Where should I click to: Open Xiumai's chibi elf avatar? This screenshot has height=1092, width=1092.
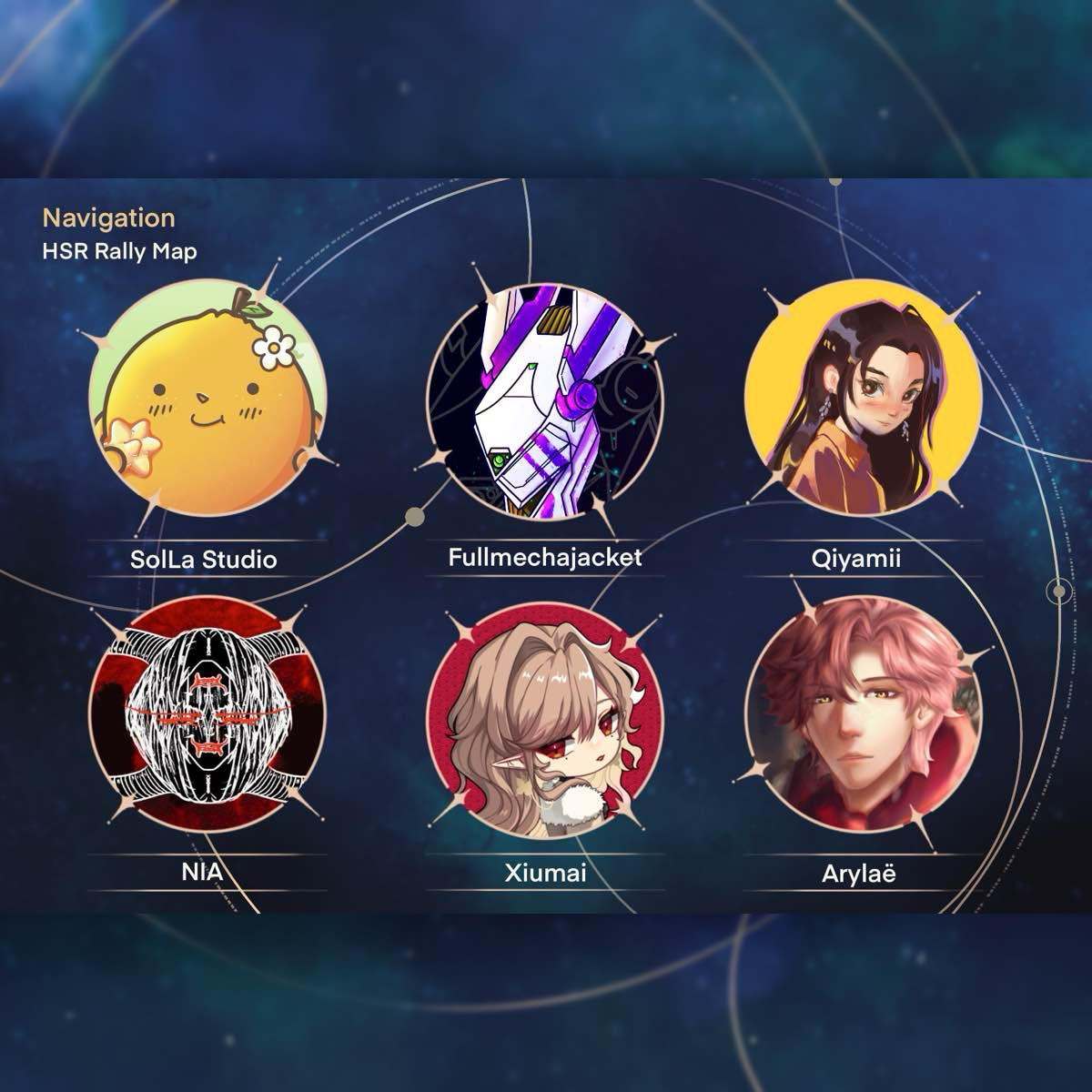coord(544,719)
